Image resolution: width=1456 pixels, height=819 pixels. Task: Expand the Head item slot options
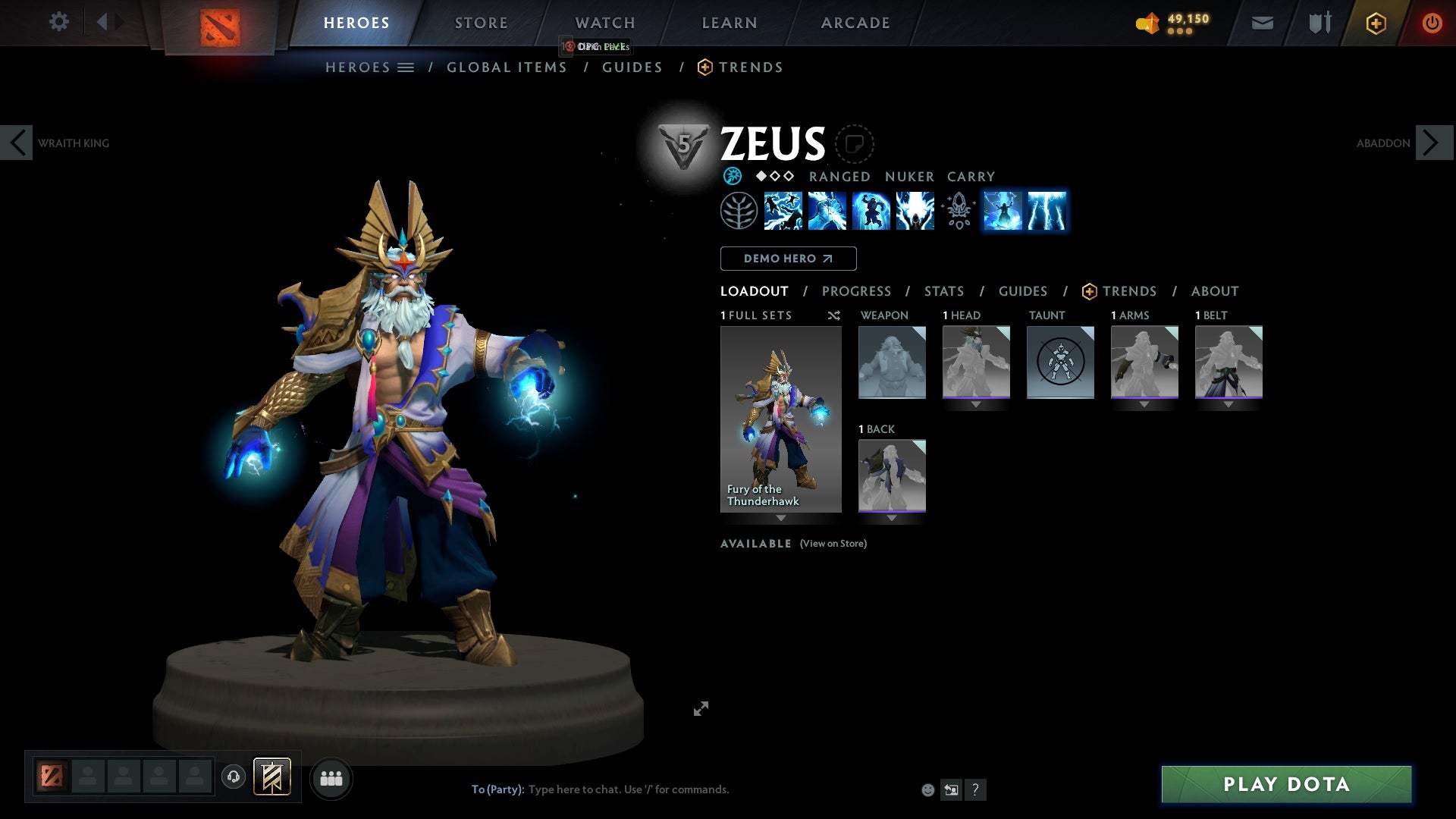point(976,404)
